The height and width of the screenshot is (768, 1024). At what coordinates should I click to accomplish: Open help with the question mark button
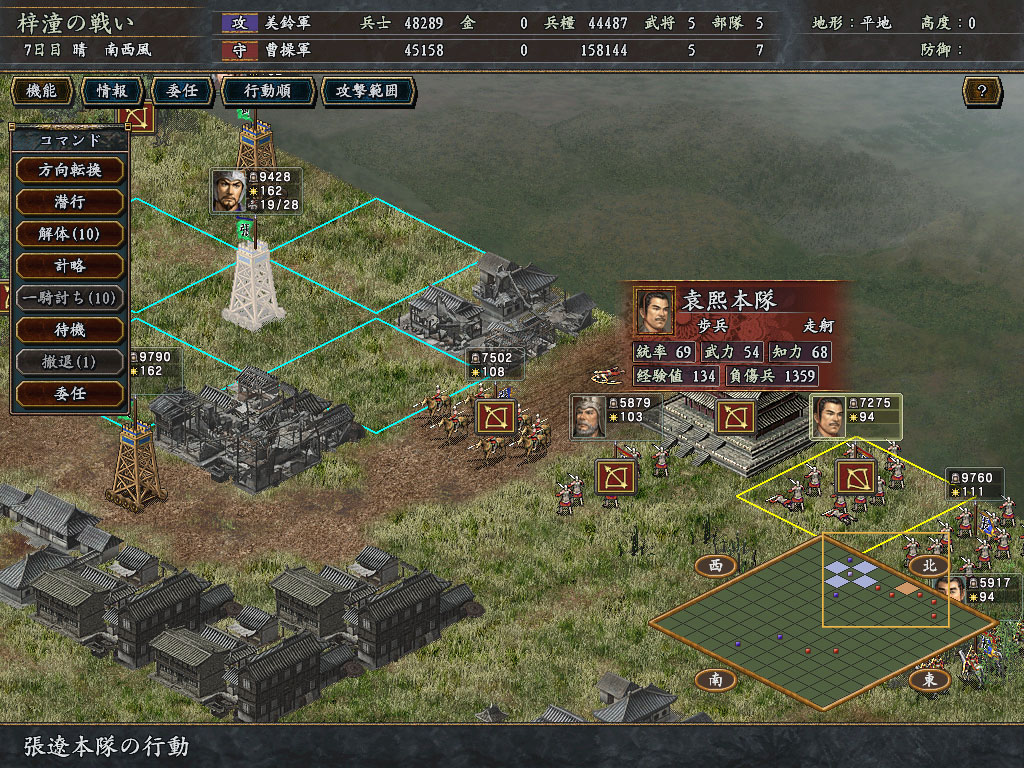coord(982,91)
